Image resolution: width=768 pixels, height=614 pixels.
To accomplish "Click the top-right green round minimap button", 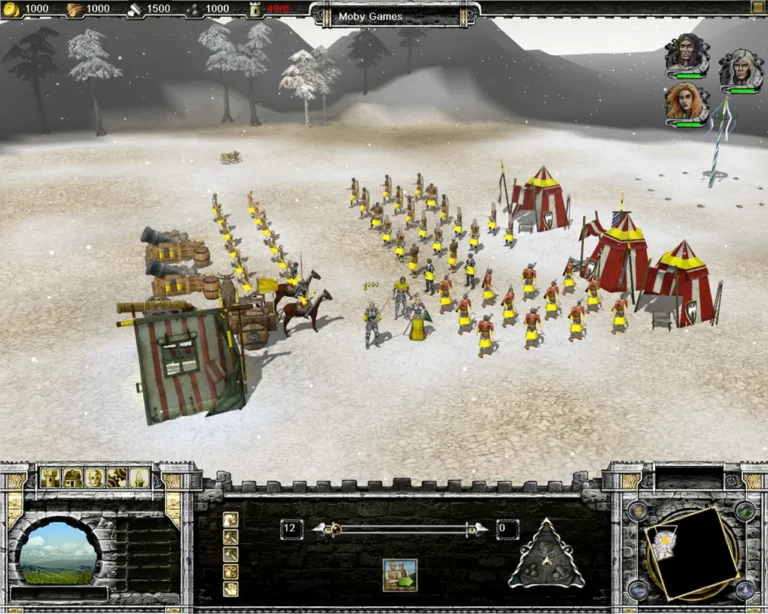I will coord(743,510).
